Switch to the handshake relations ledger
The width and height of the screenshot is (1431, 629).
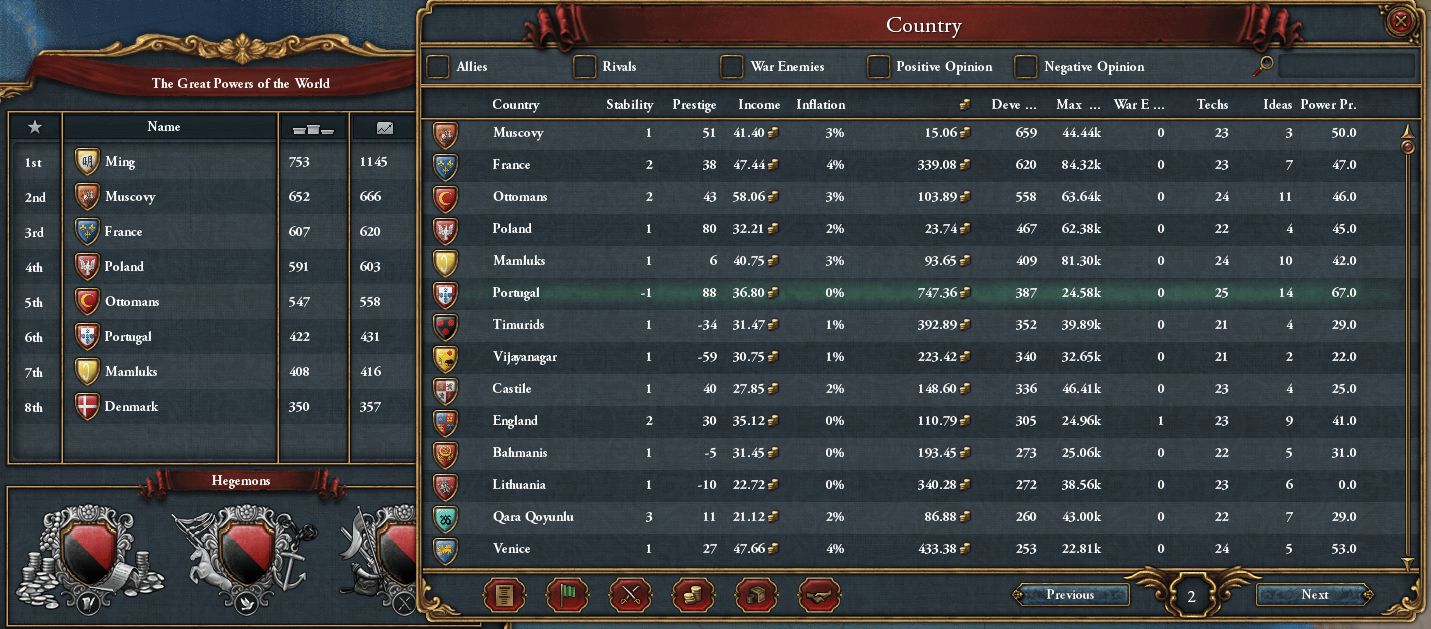820,595
